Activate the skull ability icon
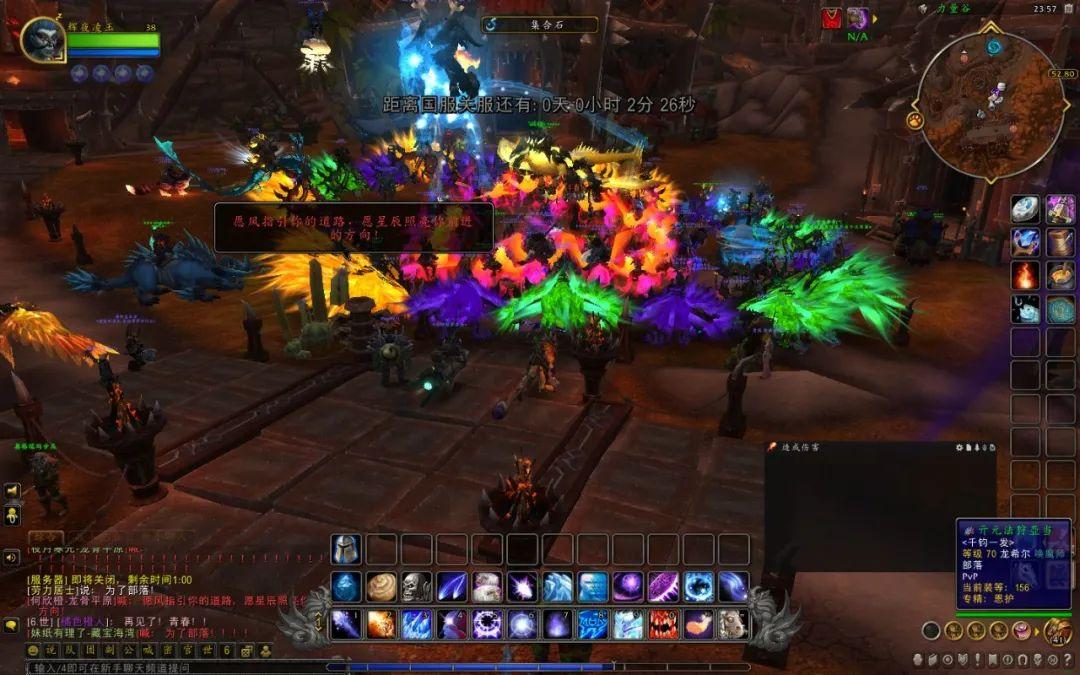The width and height of the screenshot is (1080, 675). click(416, 587)
